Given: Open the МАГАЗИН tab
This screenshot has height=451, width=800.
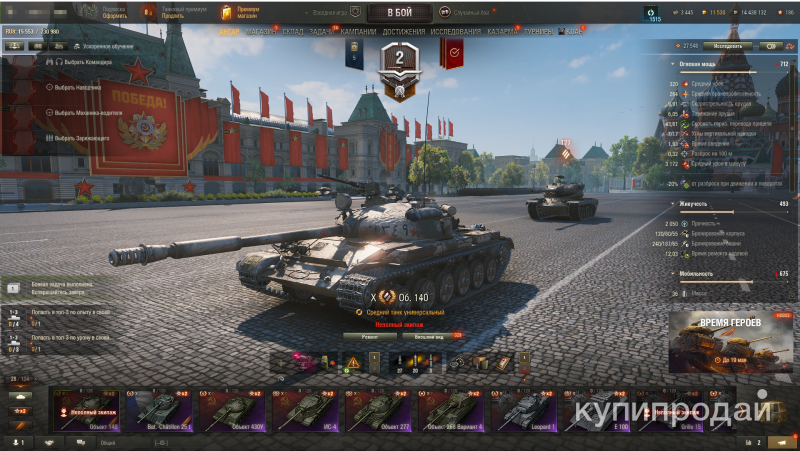Looking at the screenshot, I should click(261, 31).
